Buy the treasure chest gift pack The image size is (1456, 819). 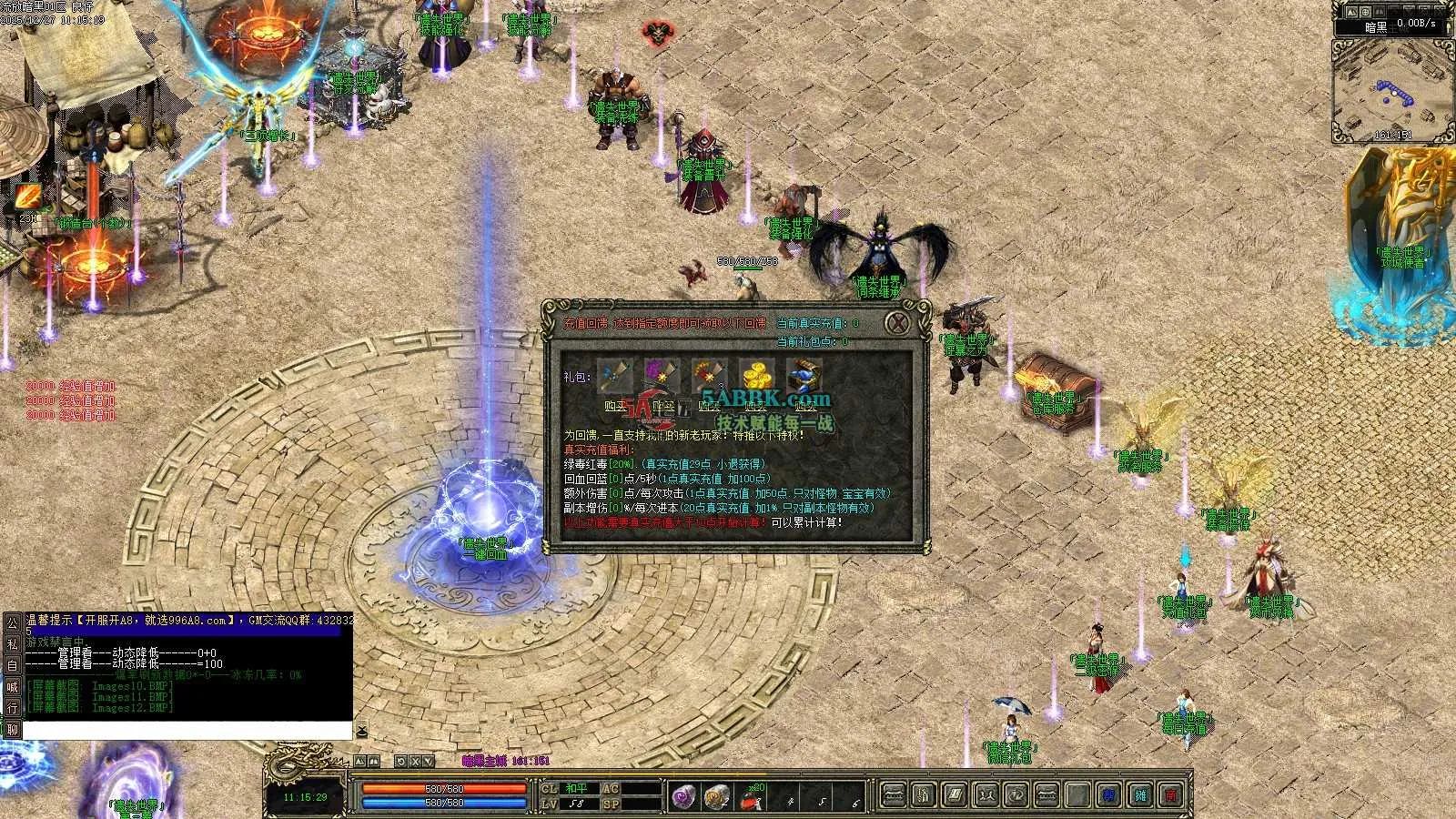[804, 407]
